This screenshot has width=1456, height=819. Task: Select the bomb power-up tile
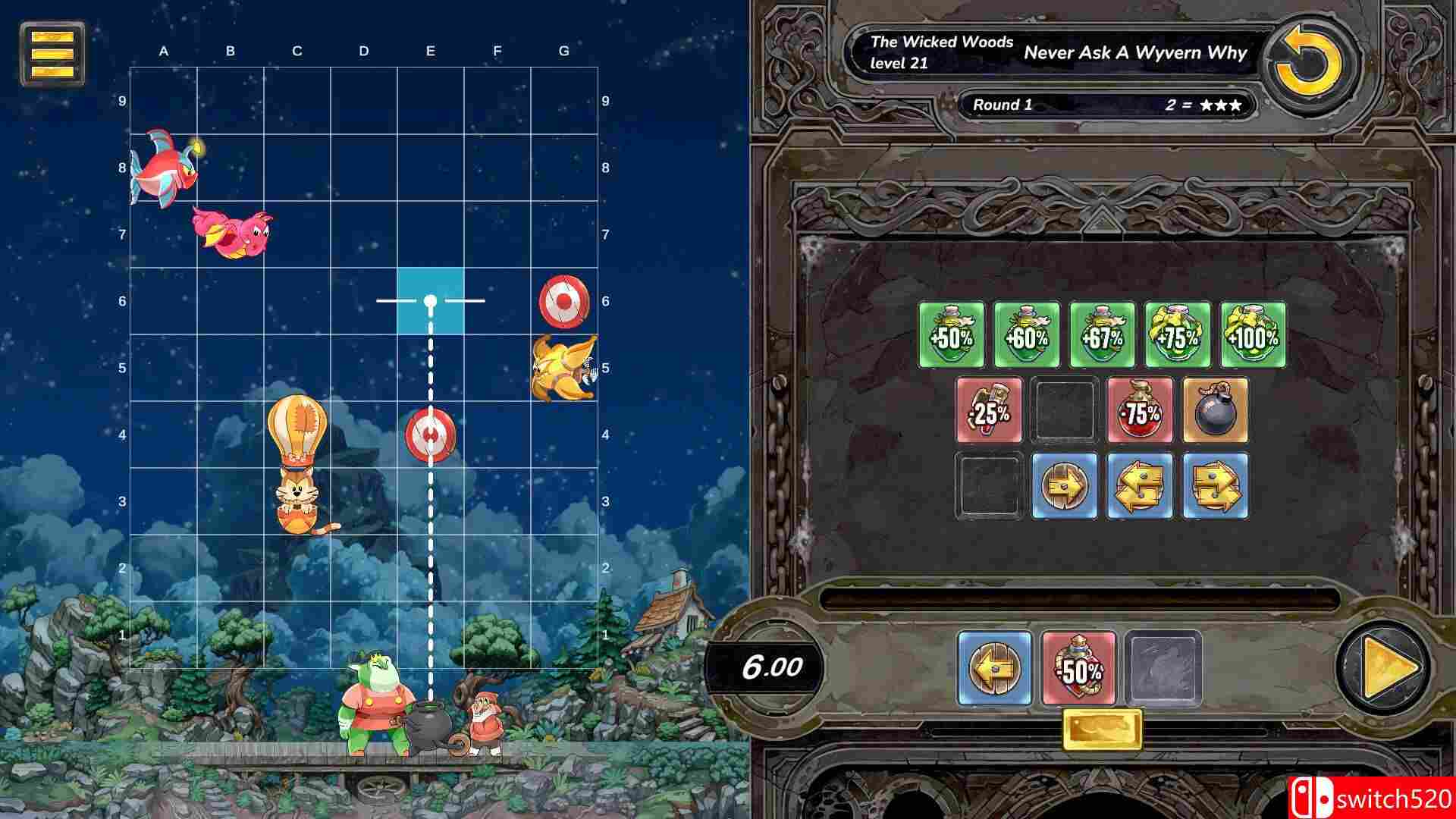pos(1214,410)
